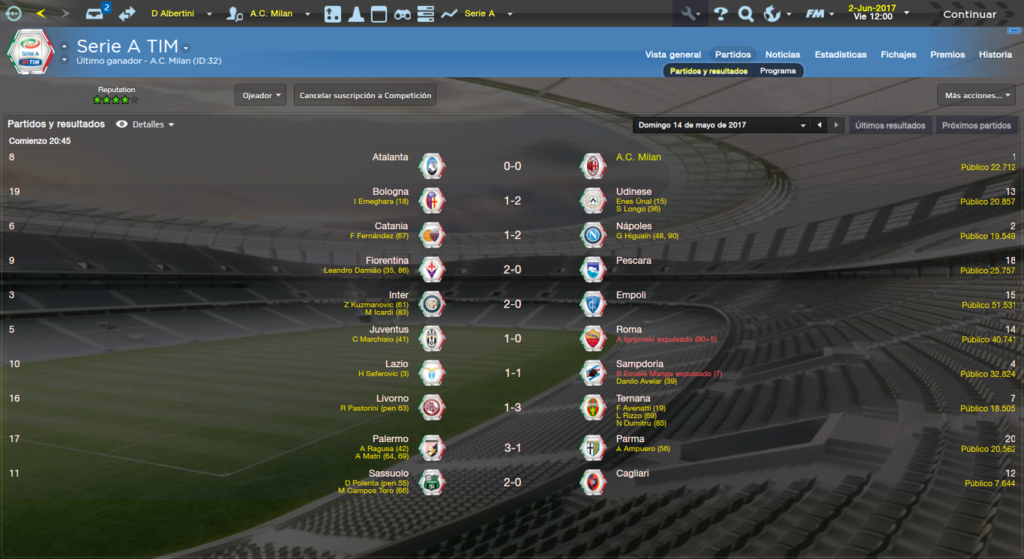Click the Continuar button
The image size is (1024, 559).
(969, 14)
